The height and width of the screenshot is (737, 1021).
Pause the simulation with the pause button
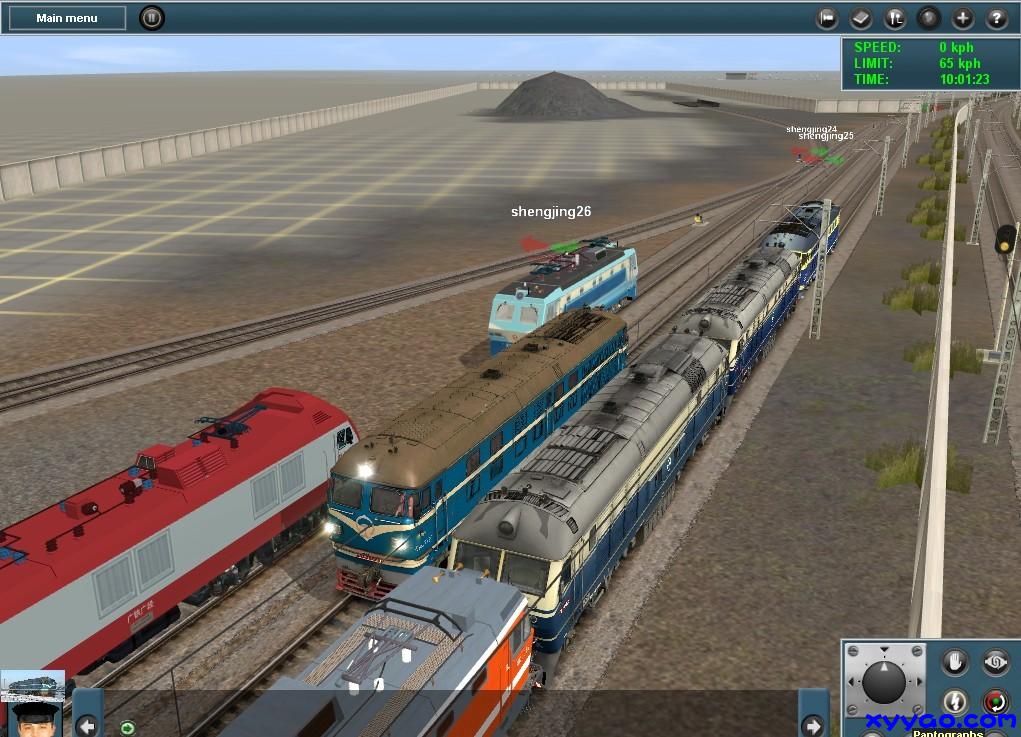pyautogui.click(x=151, y=18)
